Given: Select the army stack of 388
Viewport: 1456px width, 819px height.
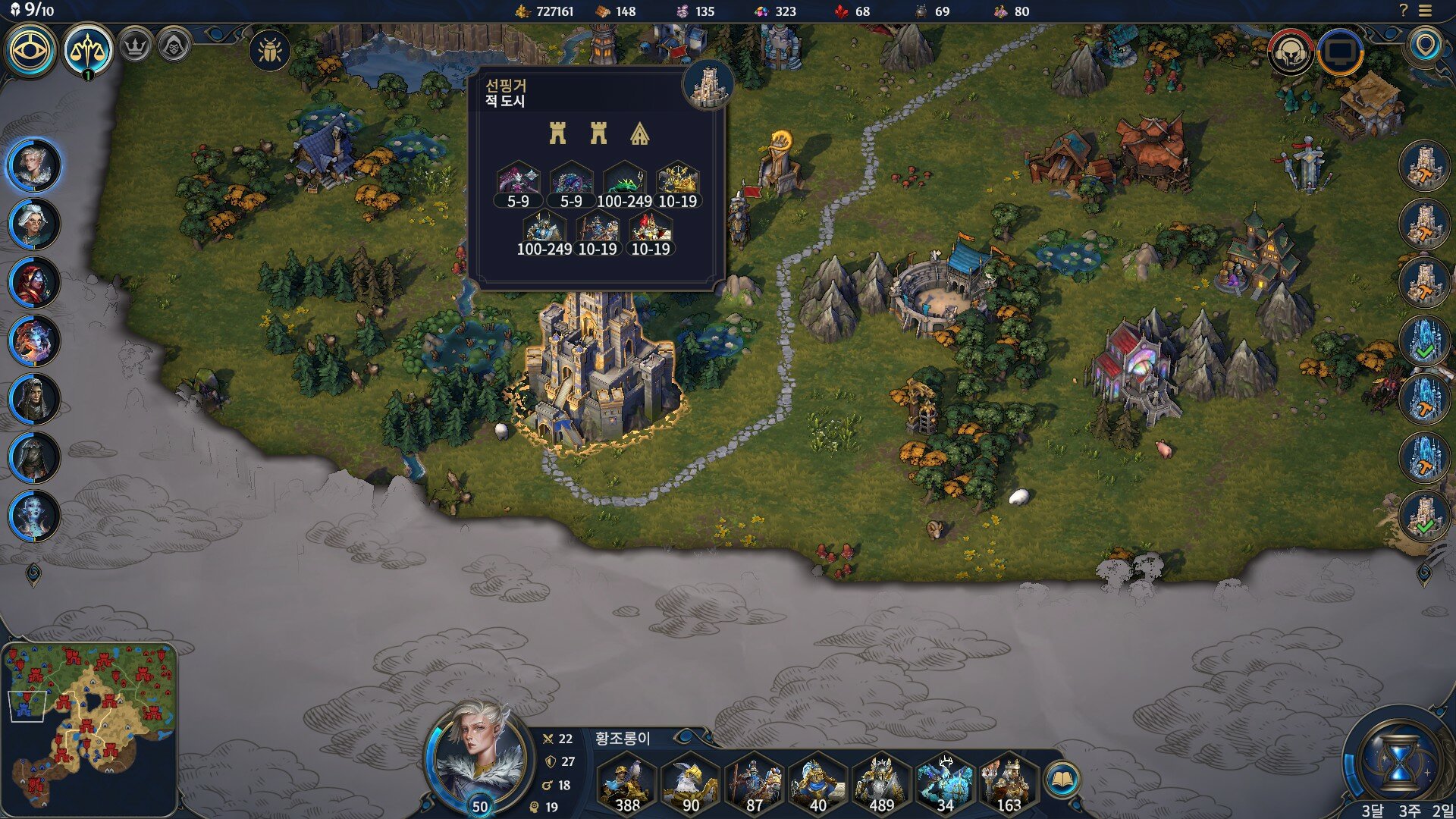Looking at the screenshot, I should pos(626,785).
